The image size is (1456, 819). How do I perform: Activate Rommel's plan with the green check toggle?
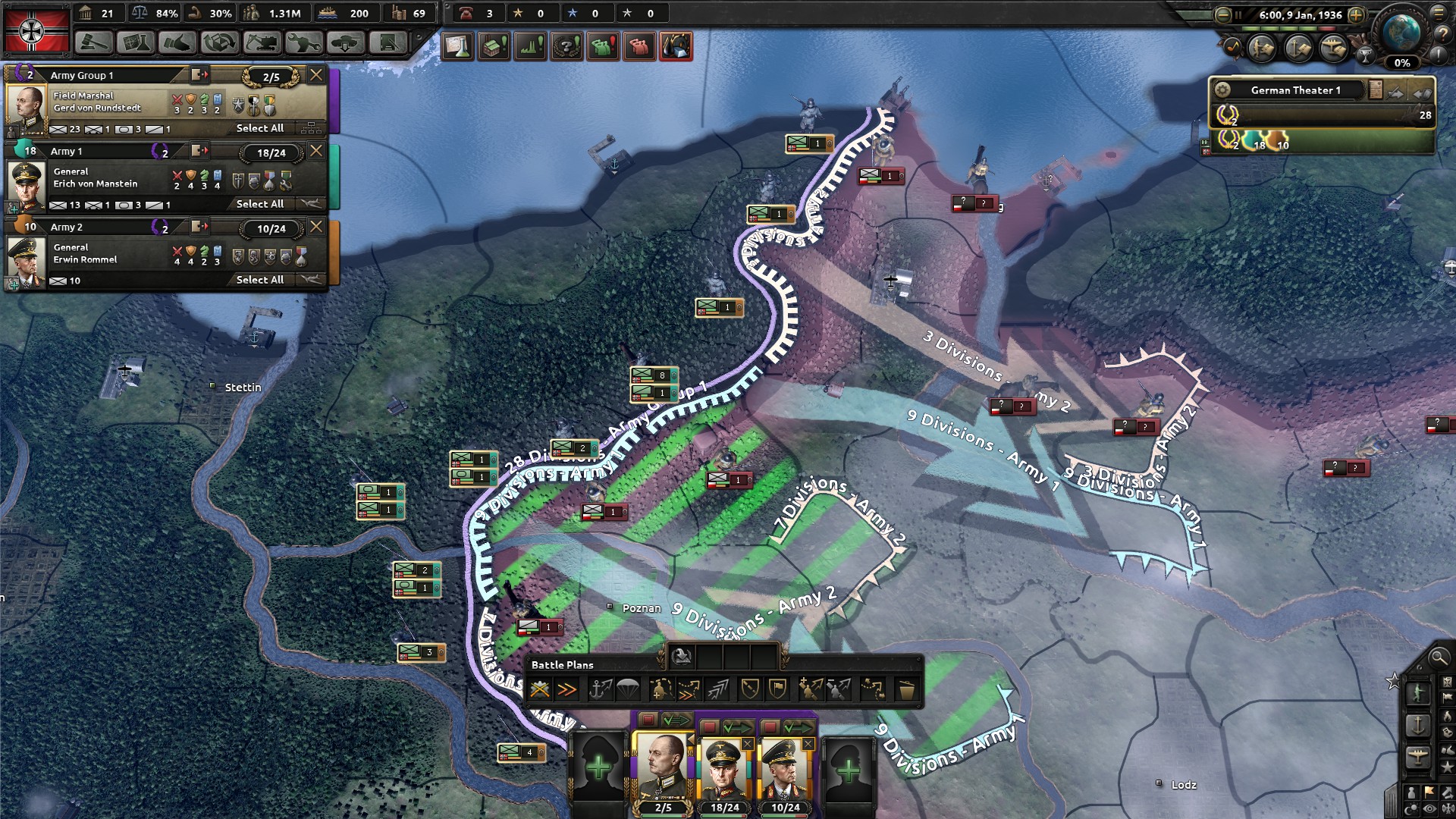[799, 727]
